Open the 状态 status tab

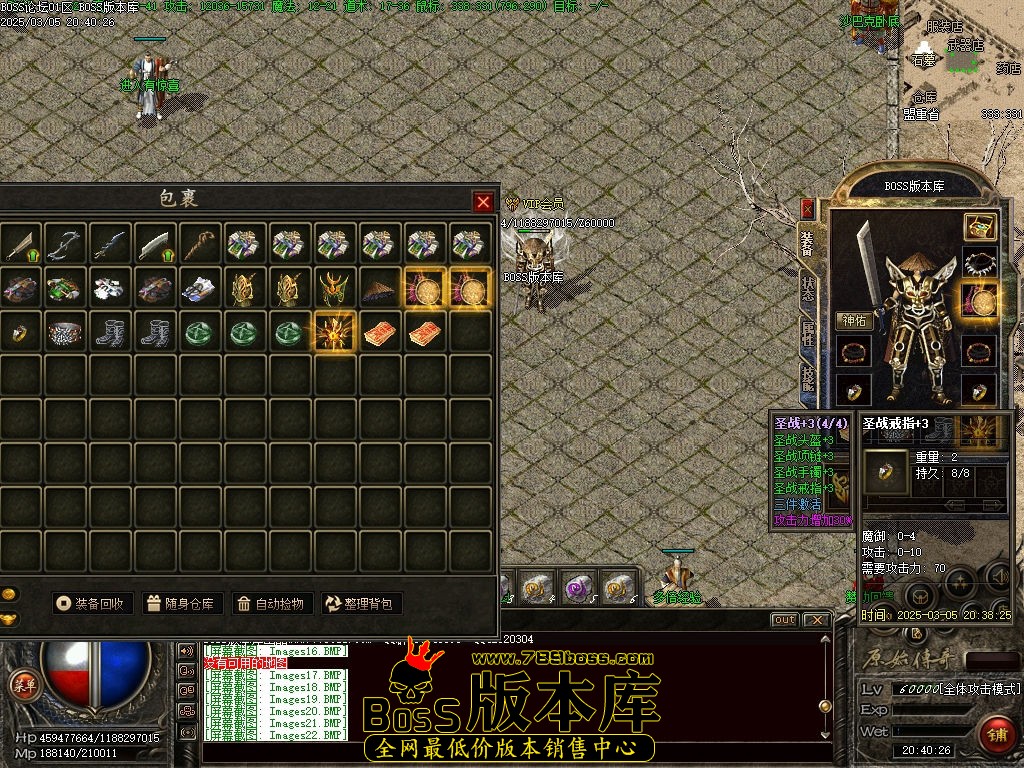pyautogui.click(x=807, y=290)
